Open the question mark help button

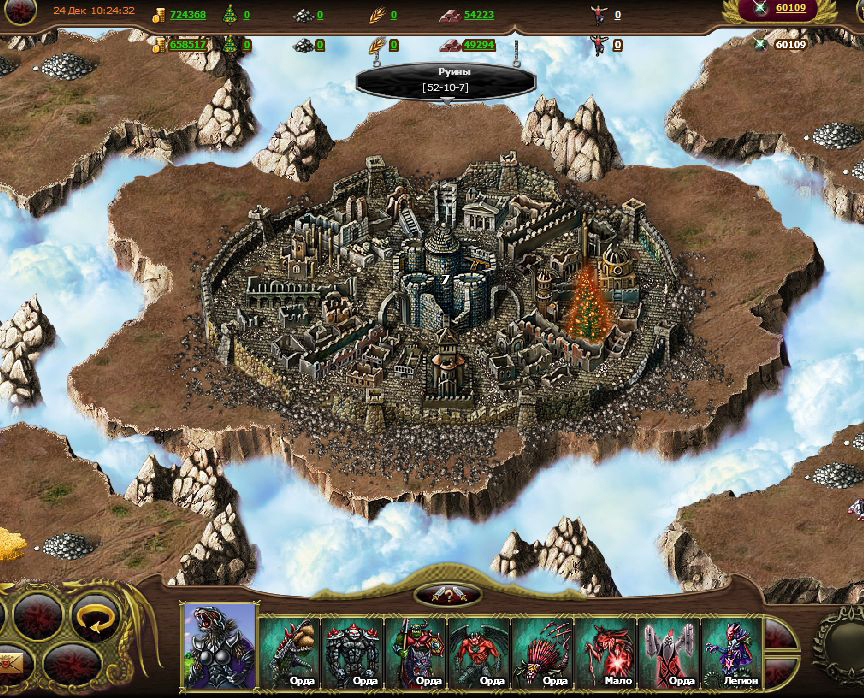coord(447,595)
